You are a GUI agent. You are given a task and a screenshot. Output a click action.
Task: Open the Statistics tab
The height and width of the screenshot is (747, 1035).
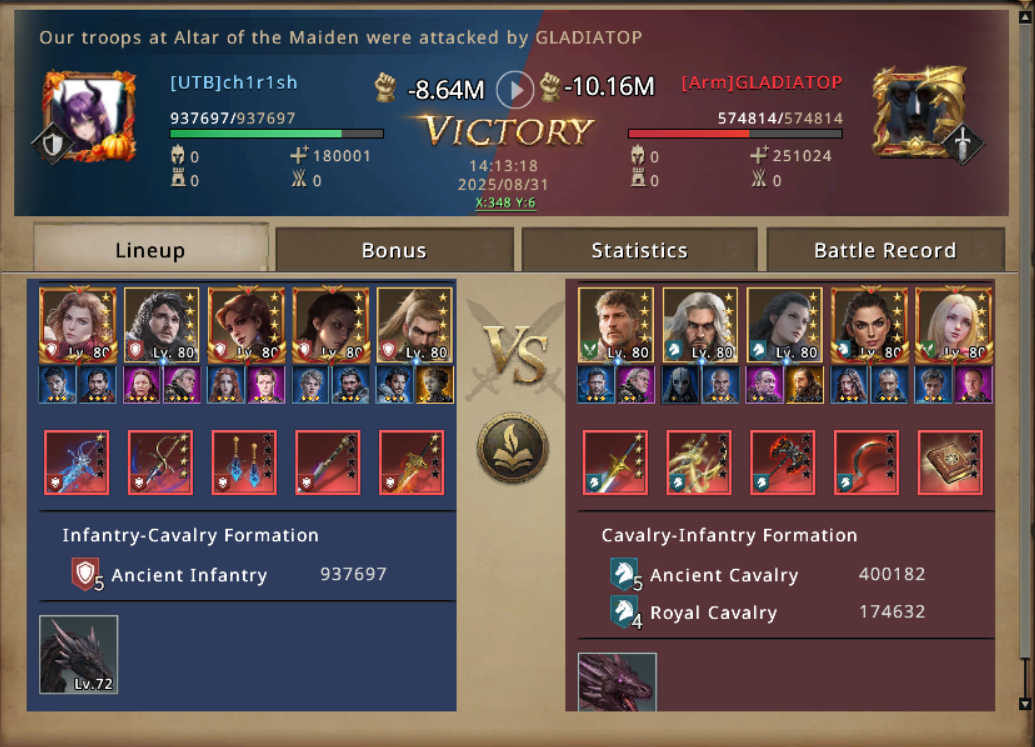point(639,250)
